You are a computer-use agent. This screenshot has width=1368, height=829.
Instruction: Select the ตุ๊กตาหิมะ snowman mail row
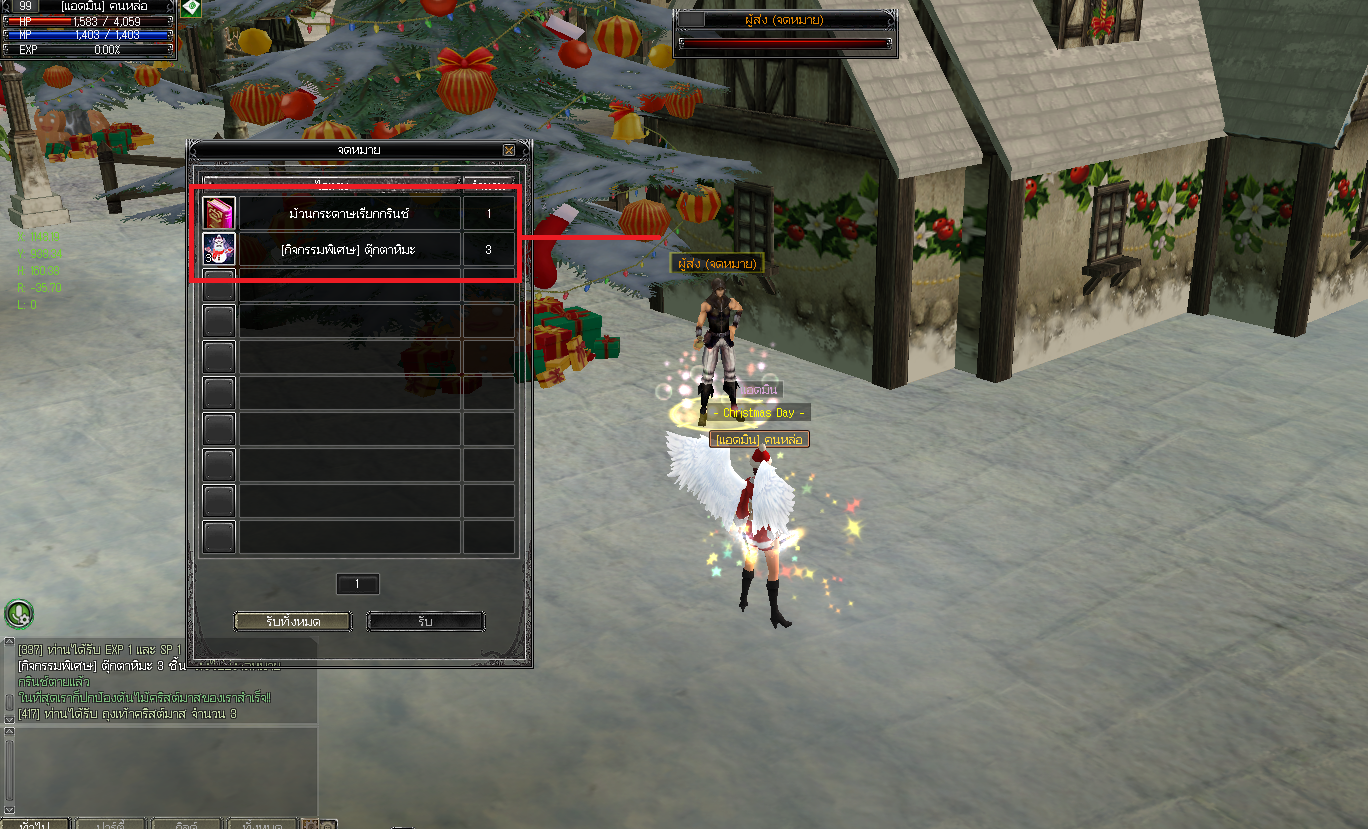click(x=349, y=250)
